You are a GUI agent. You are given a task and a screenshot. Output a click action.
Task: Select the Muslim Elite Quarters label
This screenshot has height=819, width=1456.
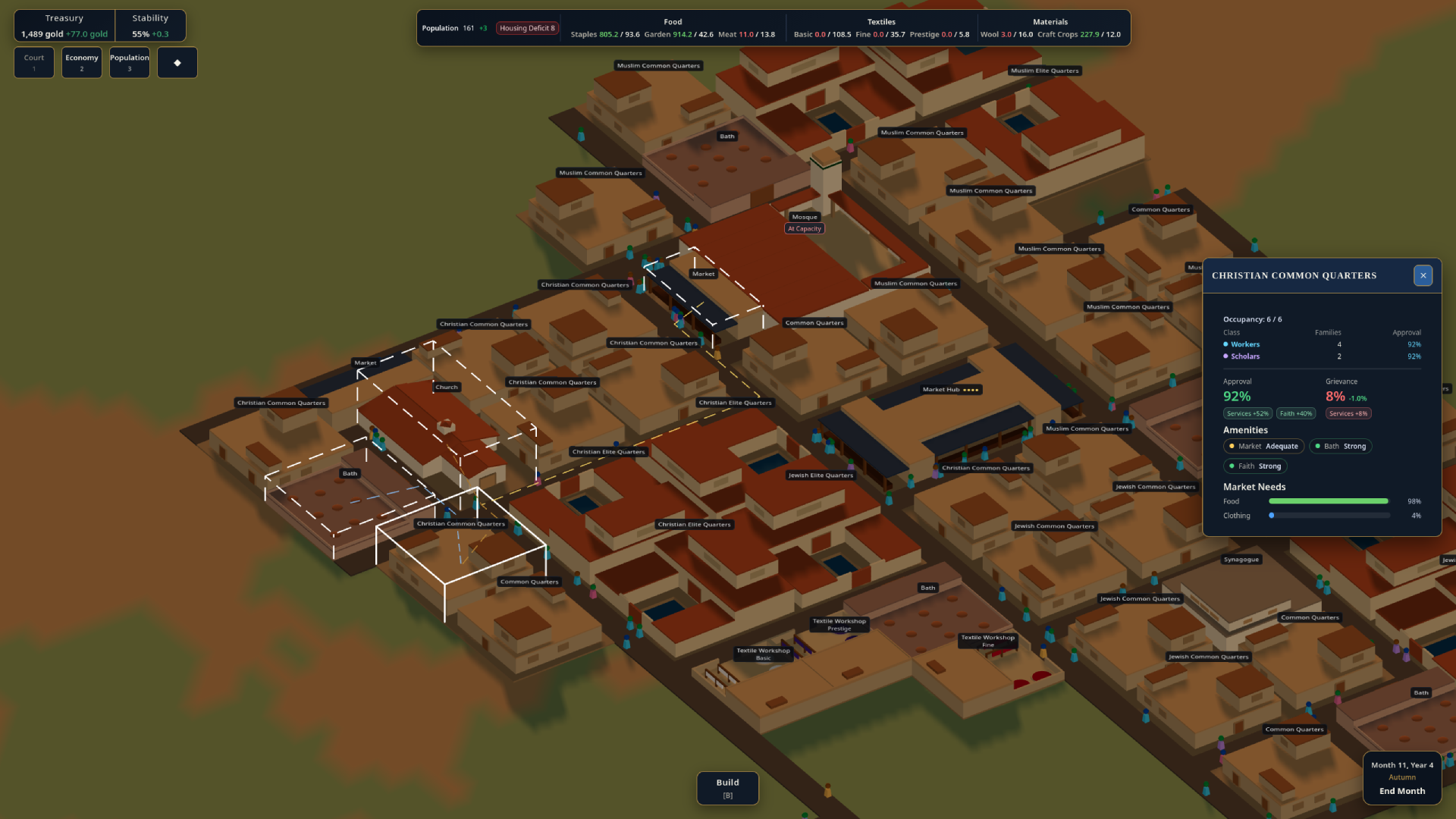[x=1044, y=71]
